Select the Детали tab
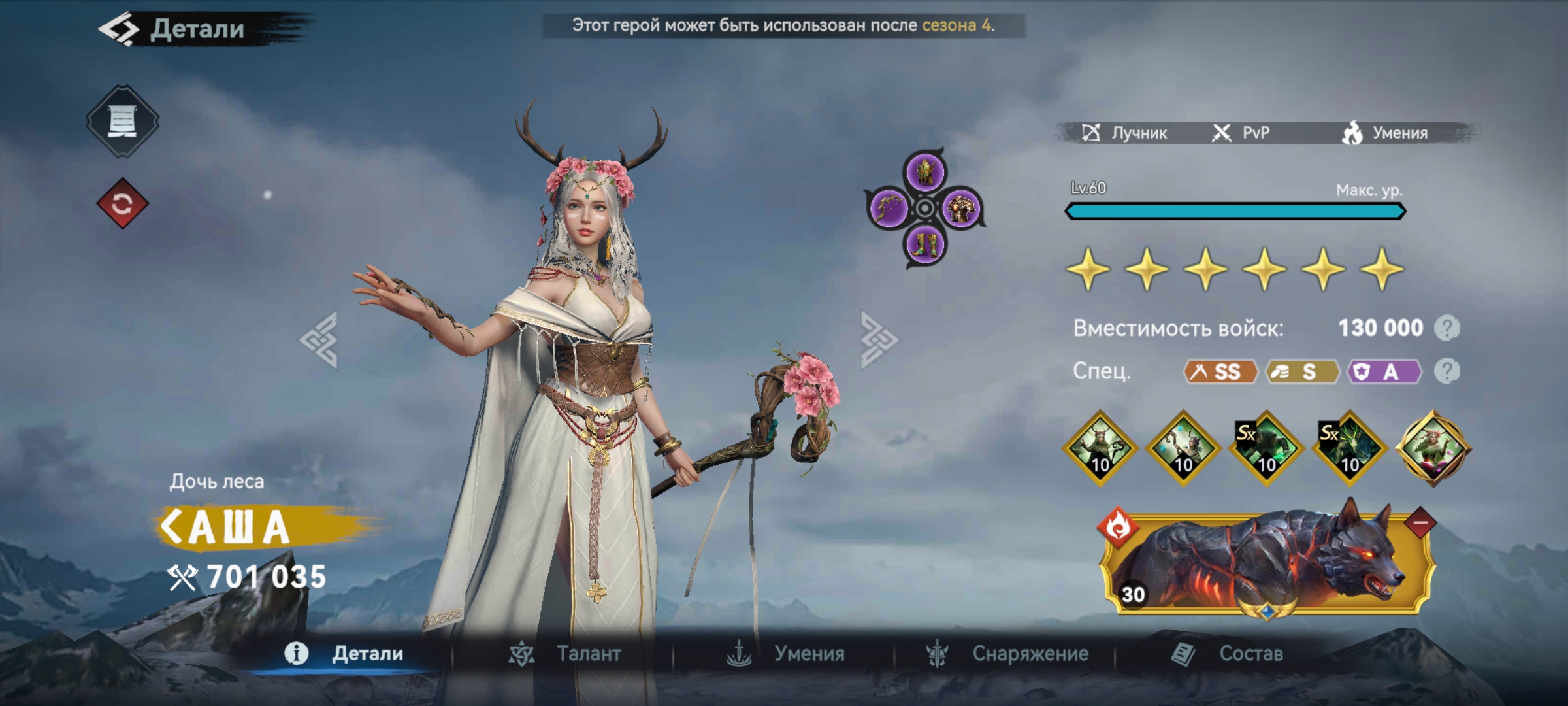This screenshot has width=1568, height=706. click(x=344, y=654)
